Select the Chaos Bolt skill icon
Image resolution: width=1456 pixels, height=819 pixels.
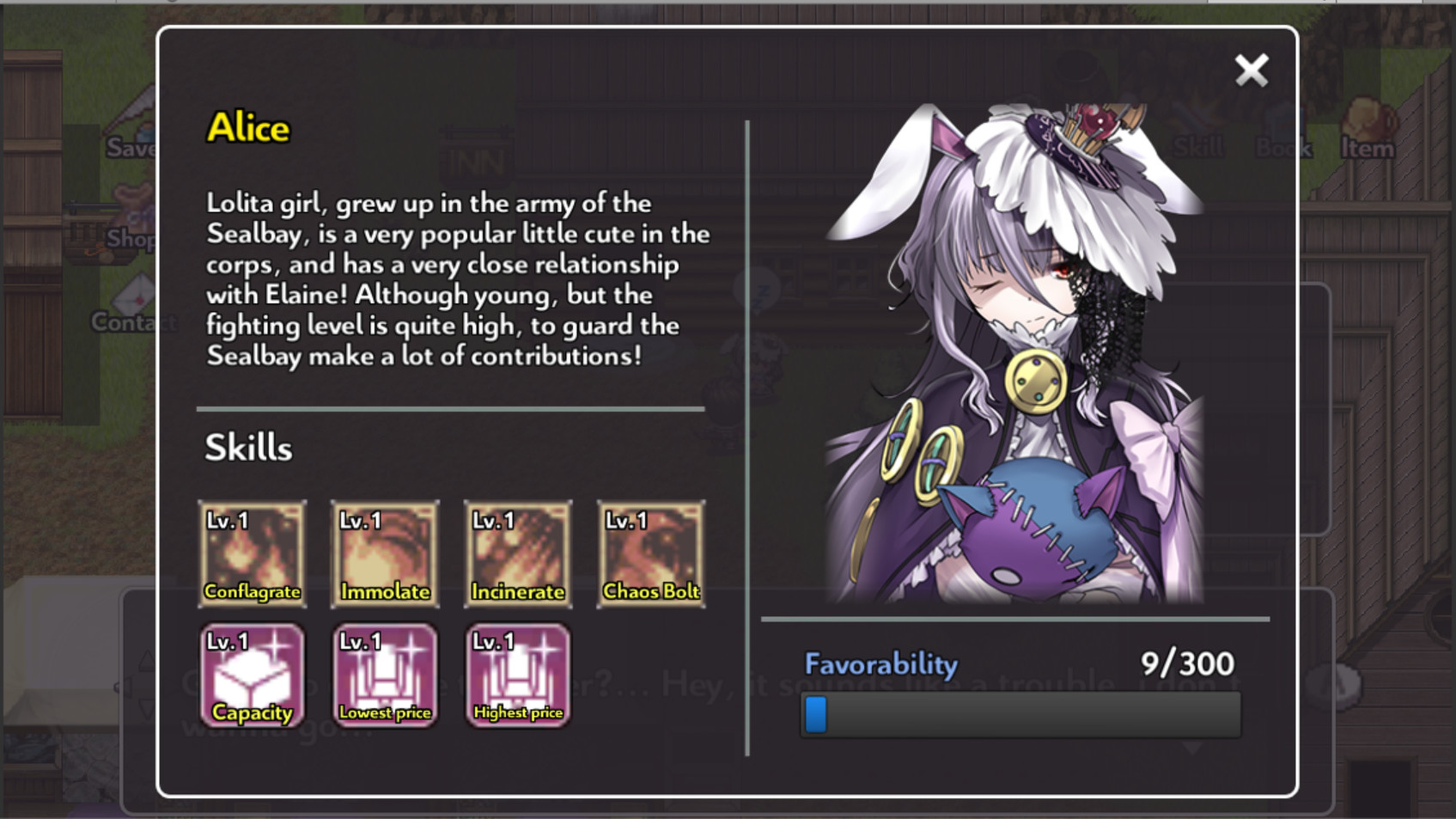tap(649, 553)
